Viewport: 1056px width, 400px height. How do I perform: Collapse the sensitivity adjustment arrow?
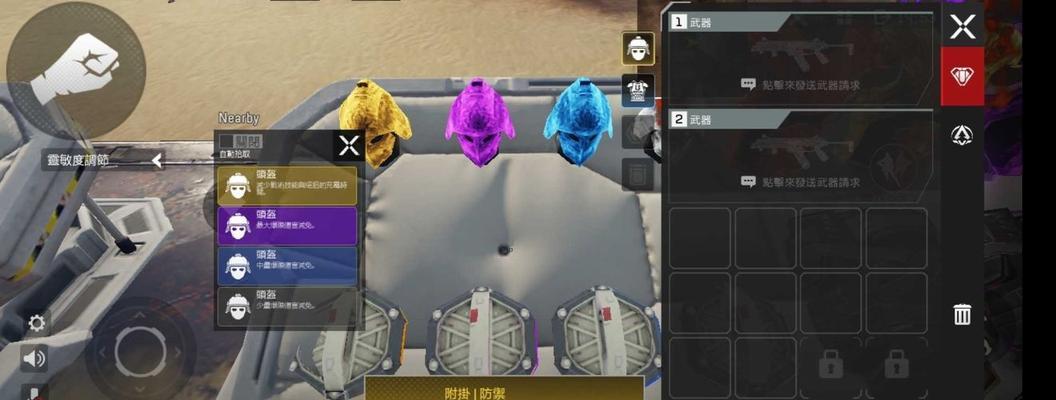(157, 160)
